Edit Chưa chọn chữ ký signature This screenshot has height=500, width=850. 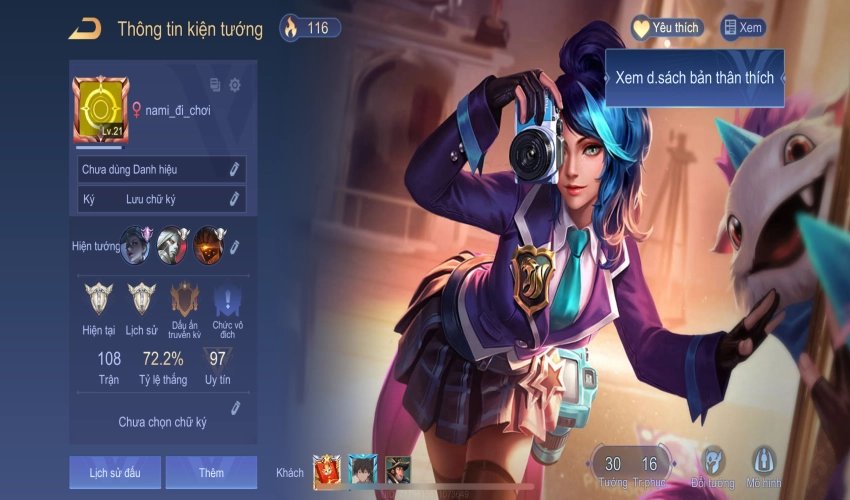tap(235, 407)
